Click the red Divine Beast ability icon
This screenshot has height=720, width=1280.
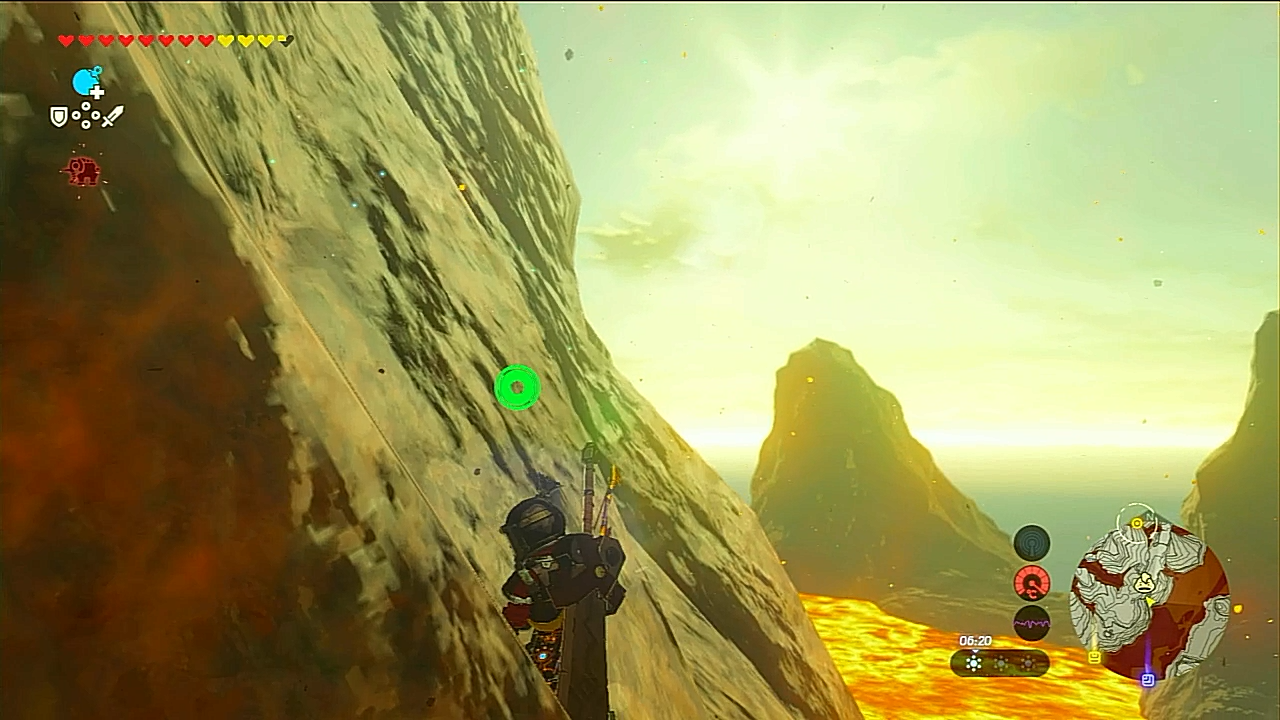point(82,171)
